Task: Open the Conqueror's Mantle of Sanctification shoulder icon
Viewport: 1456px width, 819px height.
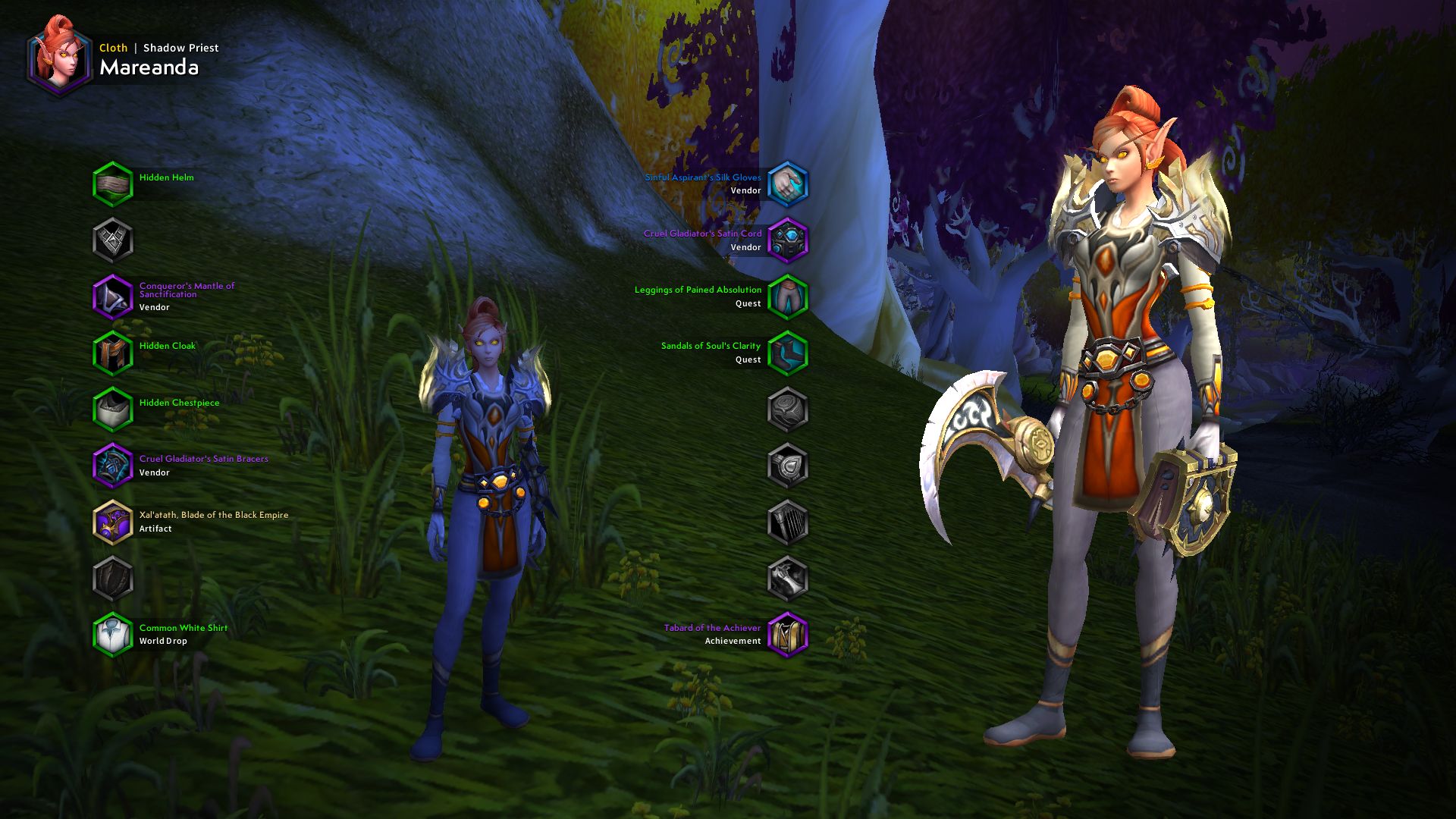Action: 114,297
